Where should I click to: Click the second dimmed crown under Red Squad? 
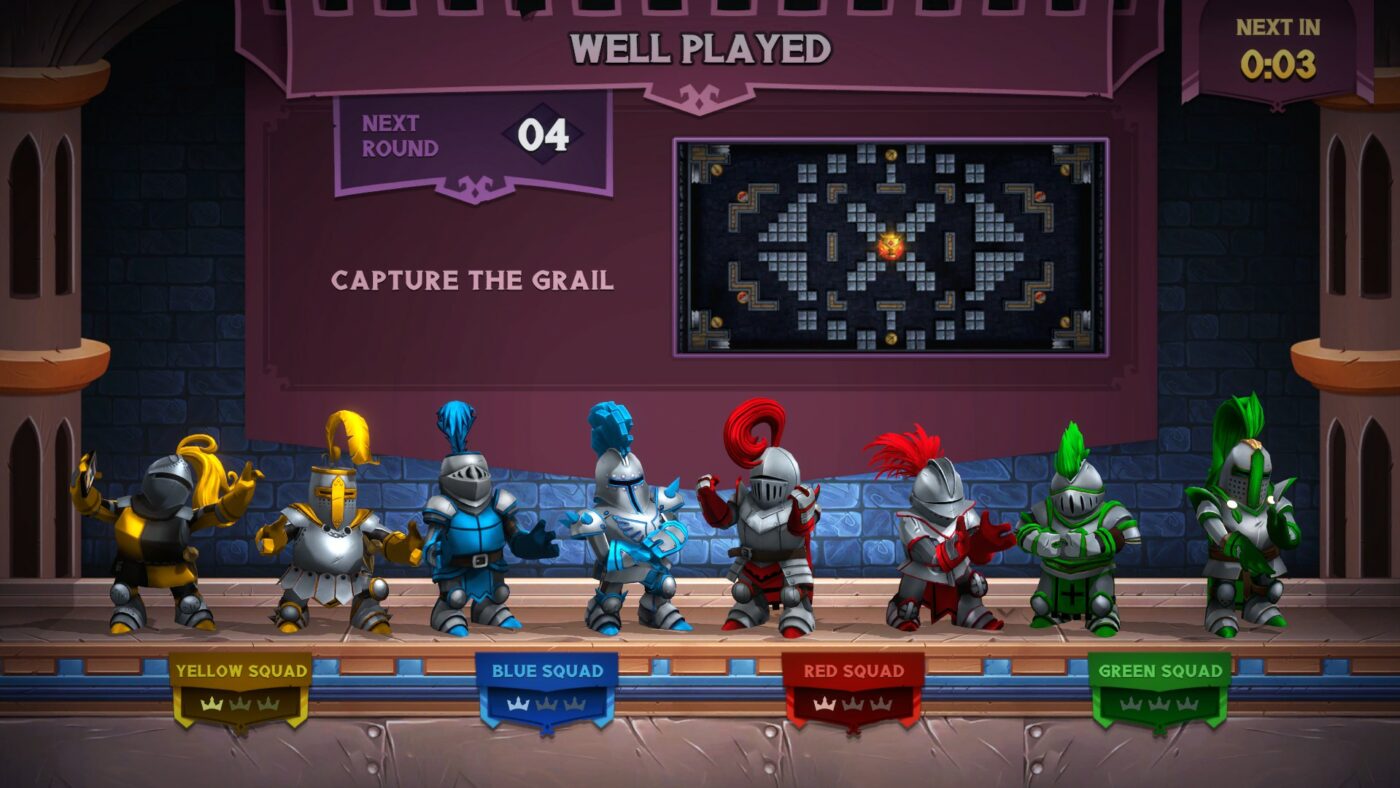(853, 705)
